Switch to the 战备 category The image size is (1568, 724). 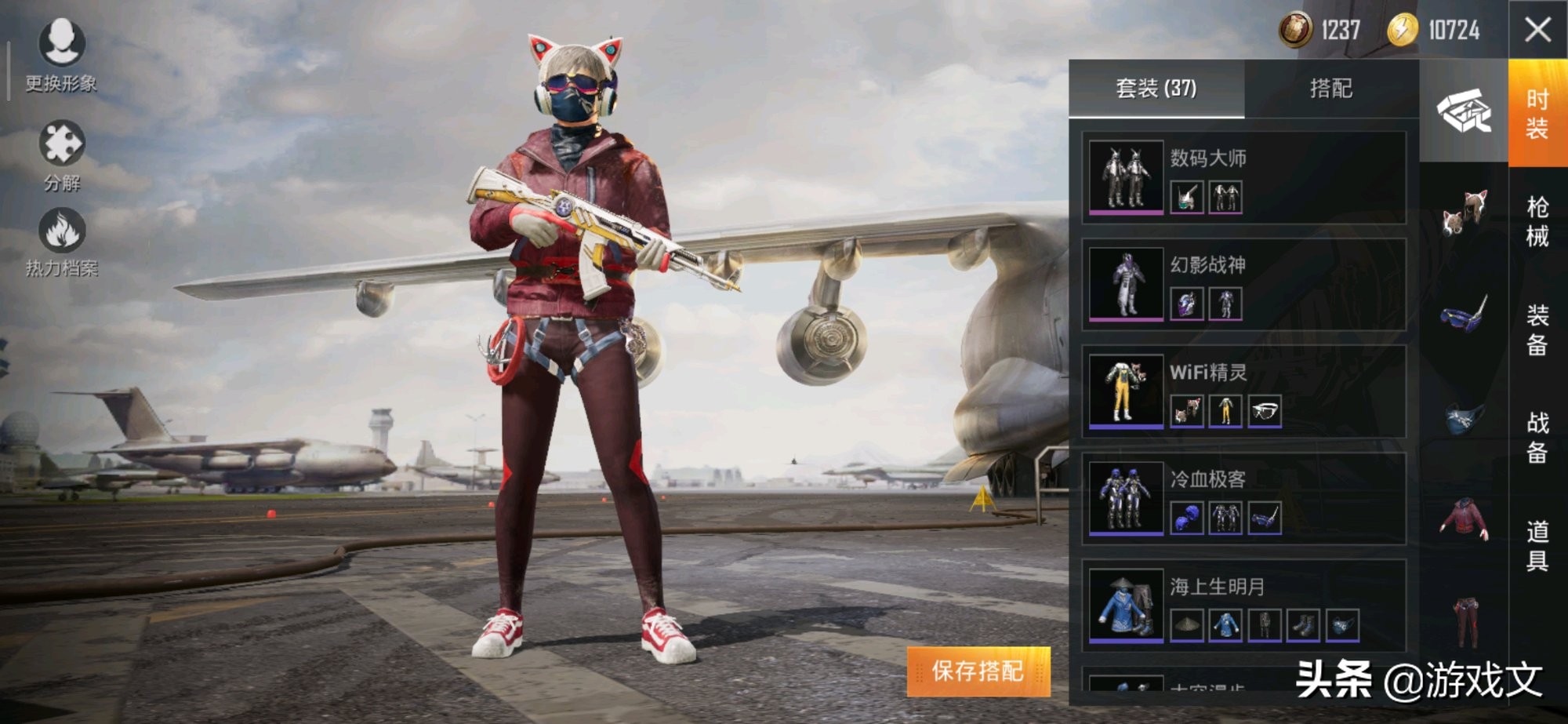[1537, 437]
